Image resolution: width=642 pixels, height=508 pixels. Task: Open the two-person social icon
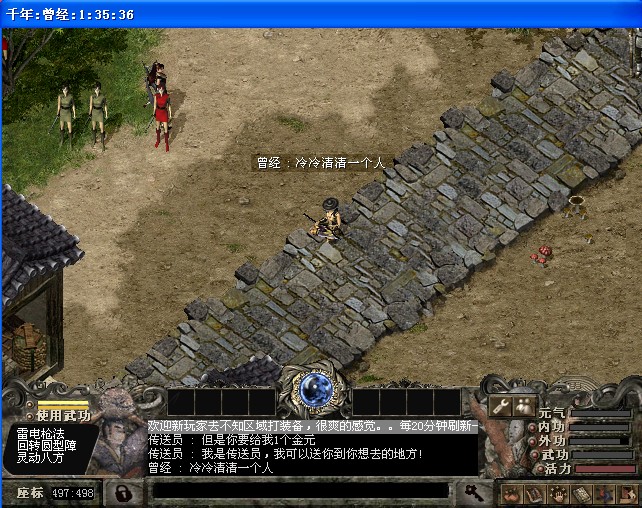point(524,405)
